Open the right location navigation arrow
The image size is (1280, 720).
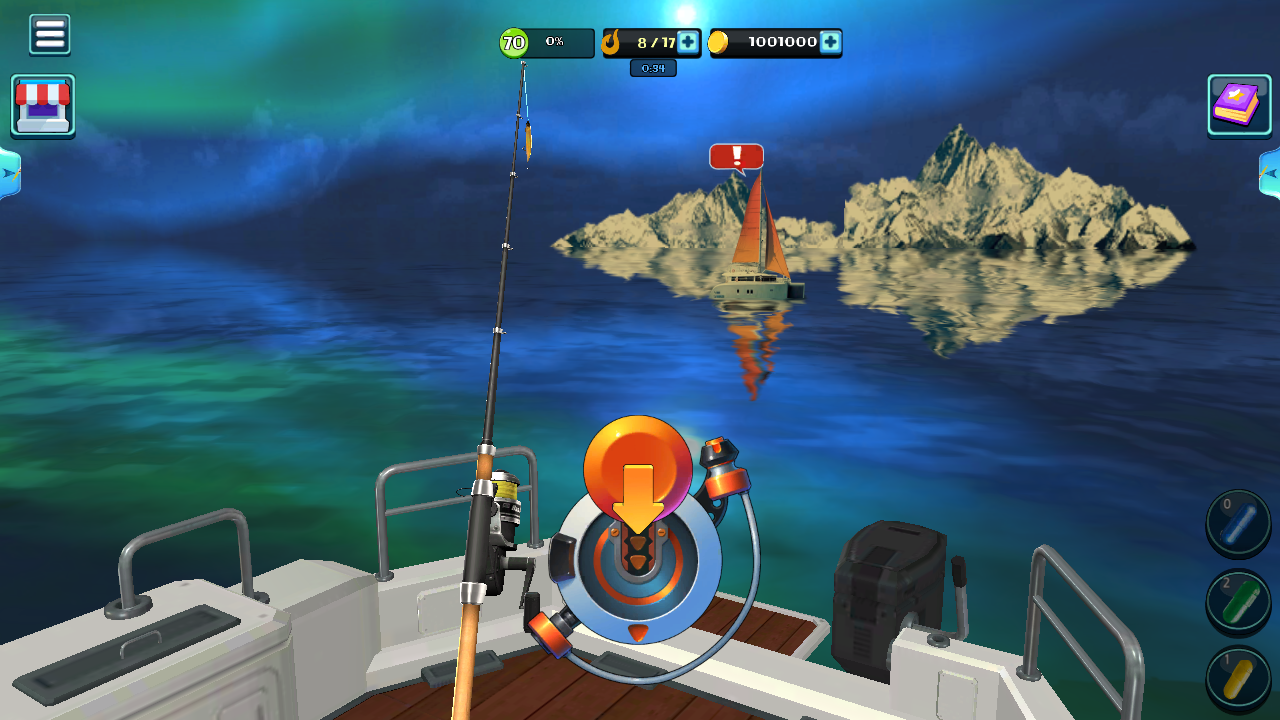[1273, 175]
